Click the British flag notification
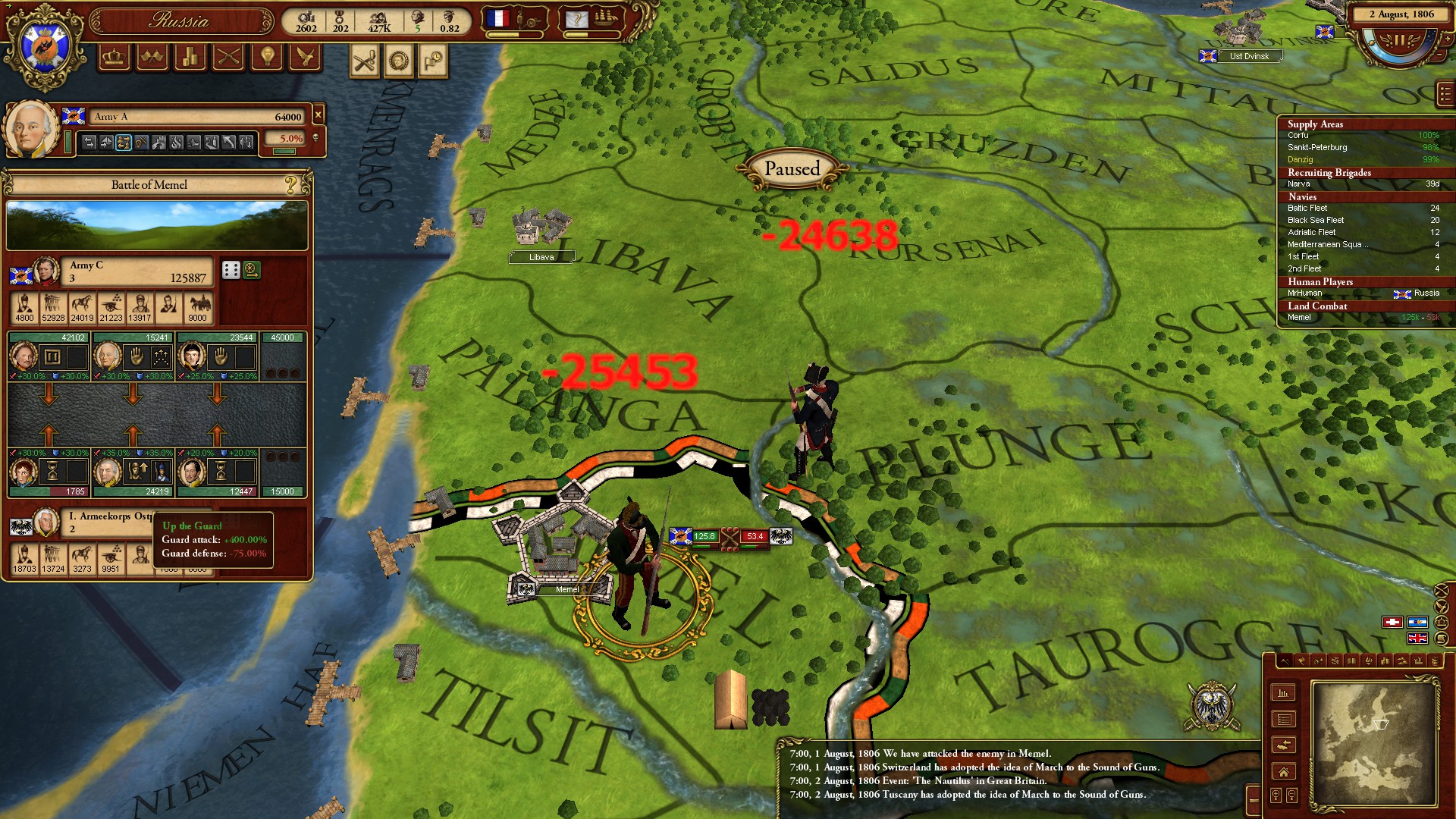This screenshot has height=819, width=1456. point(1417,639)
